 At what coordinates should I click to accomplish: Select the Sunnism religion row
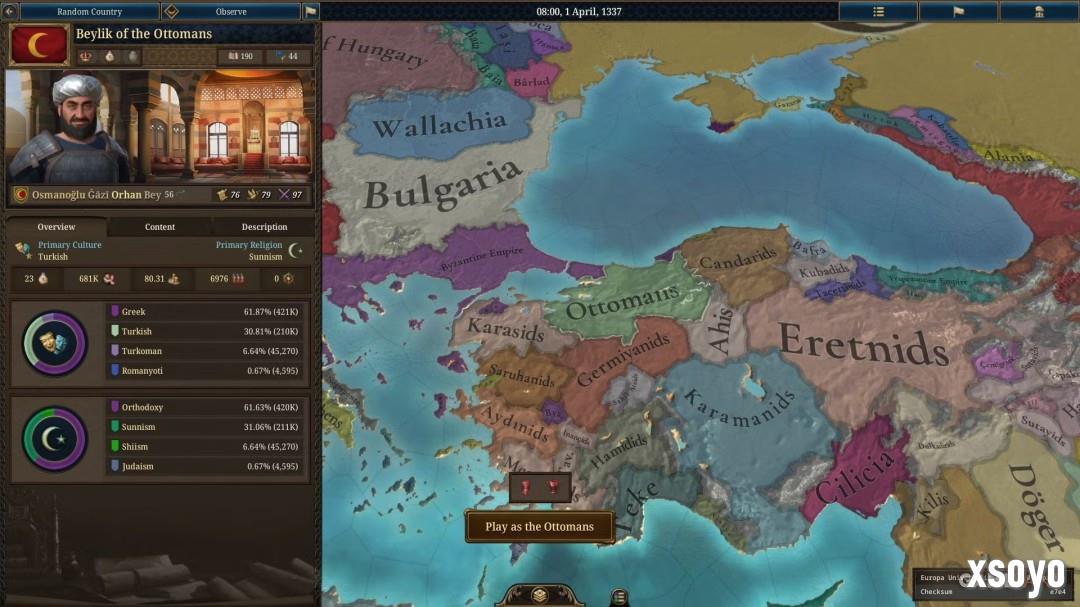[x=208, y=427]
